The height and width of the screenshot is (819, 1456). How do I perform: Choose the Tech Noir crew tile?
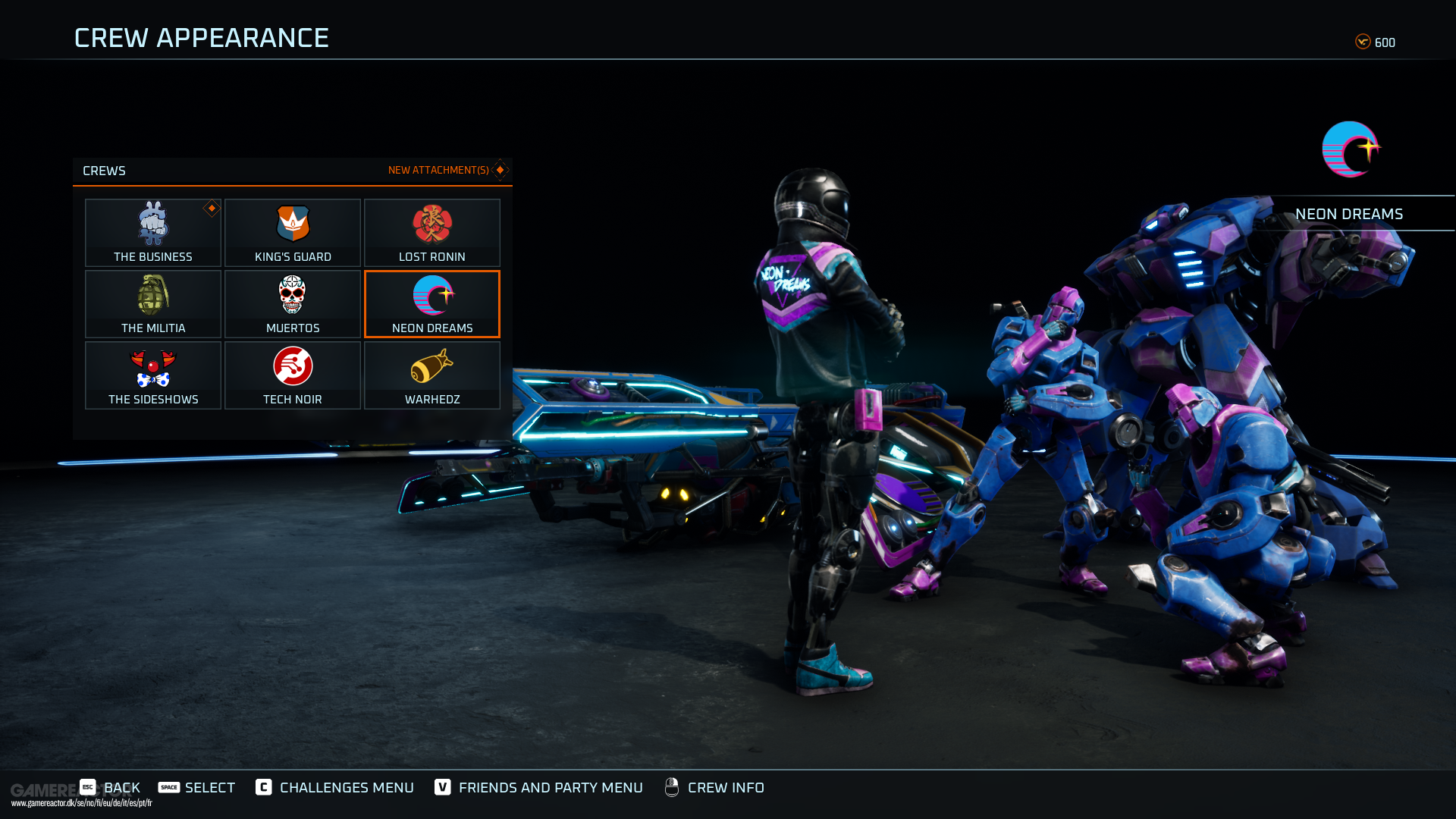click(x=293, y=375)
